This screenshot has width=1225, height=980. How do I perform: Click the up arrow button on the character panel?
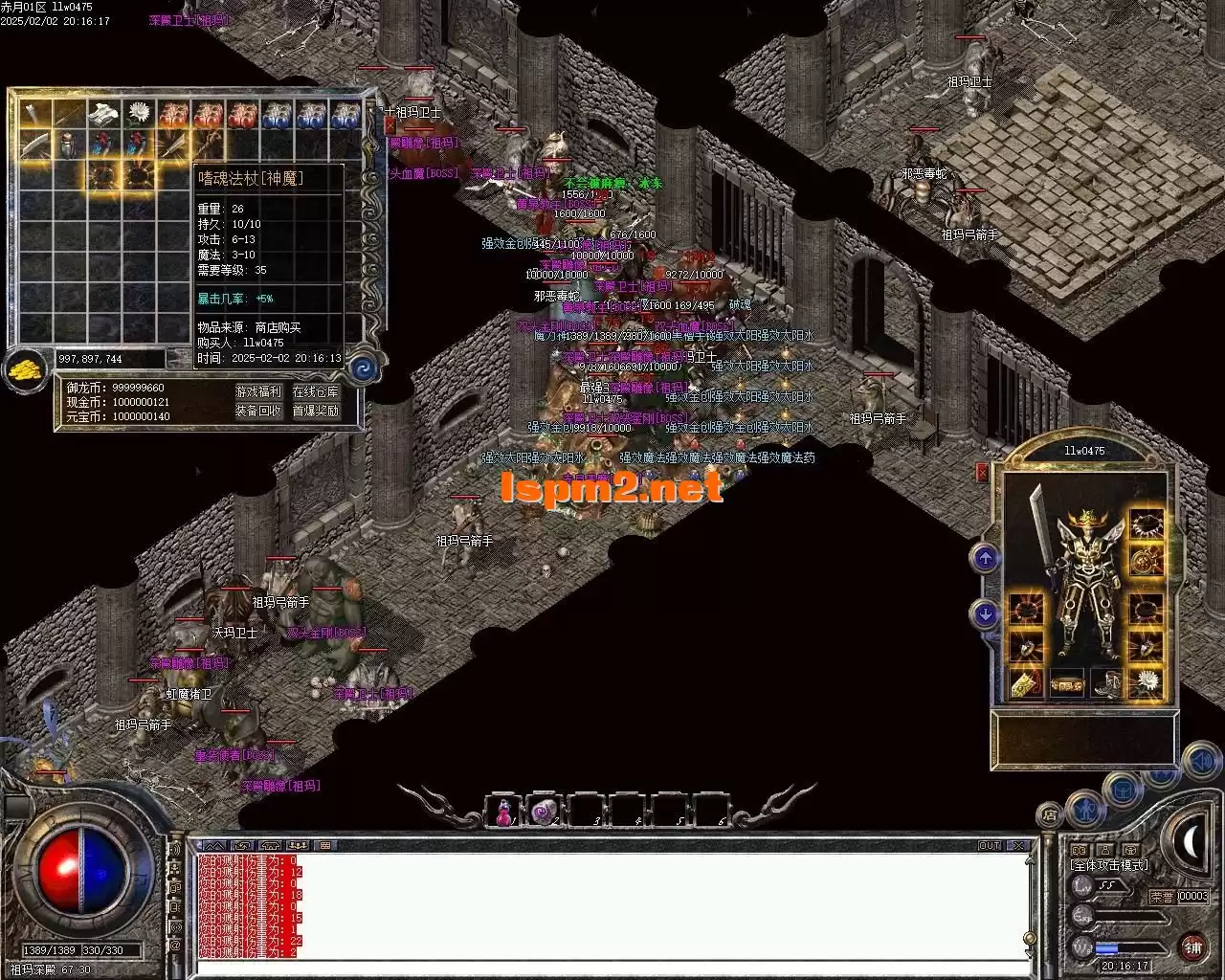tap(986, 558)
